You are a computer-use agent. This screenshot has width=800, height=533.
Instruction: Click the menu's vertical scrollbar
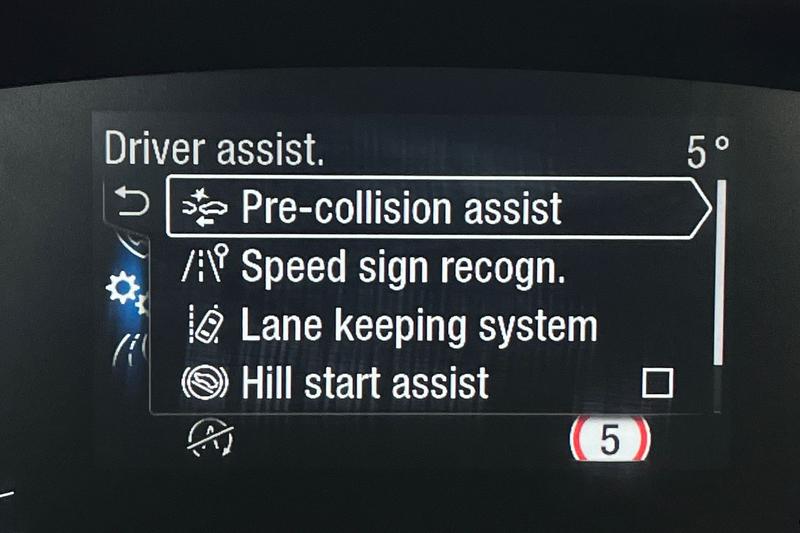tap(719, 272)
